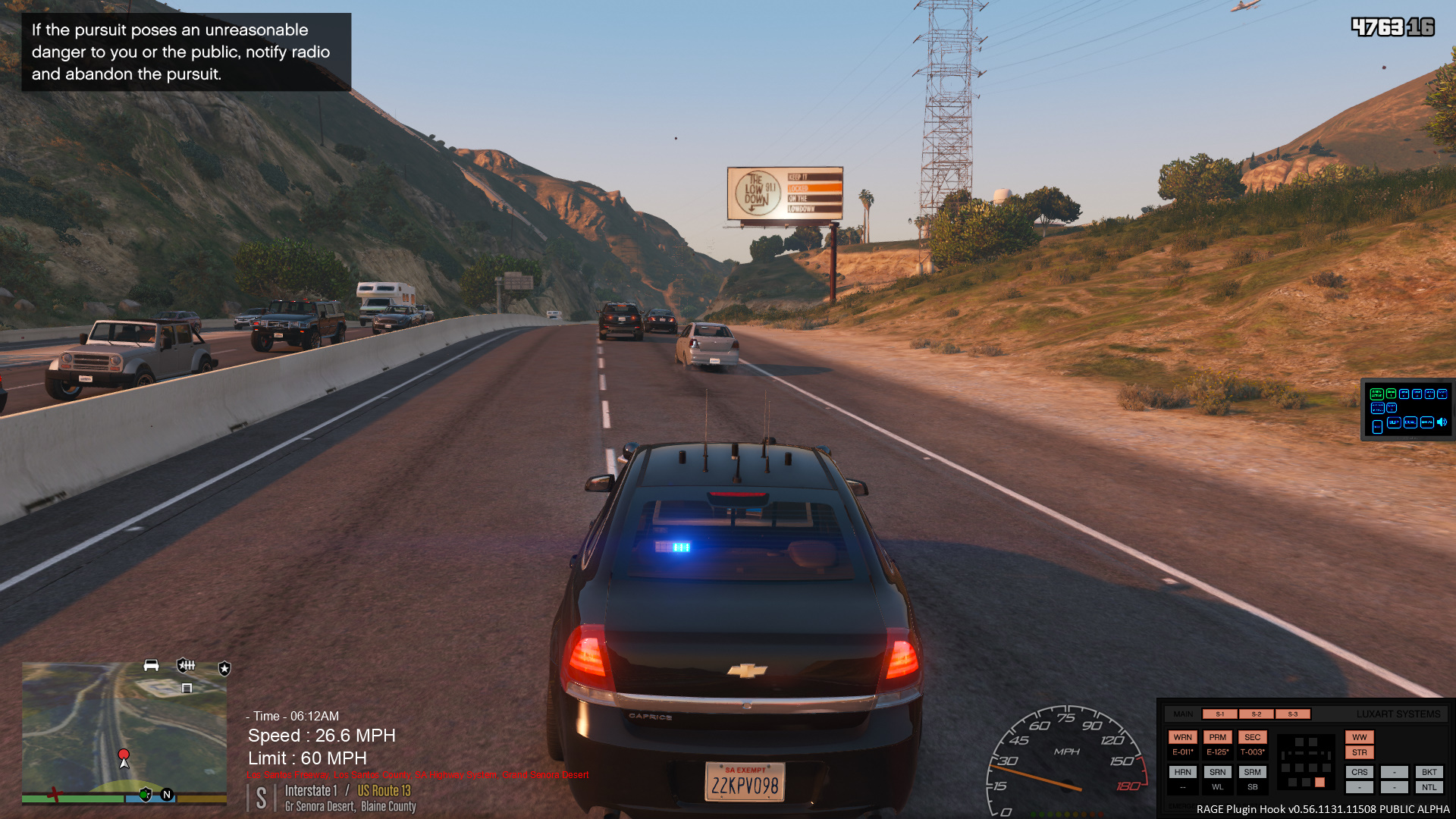This screenshot has width=1456, height=819.
Task: Toggle the S-3 siren tone button
Action: point(1292,714)
